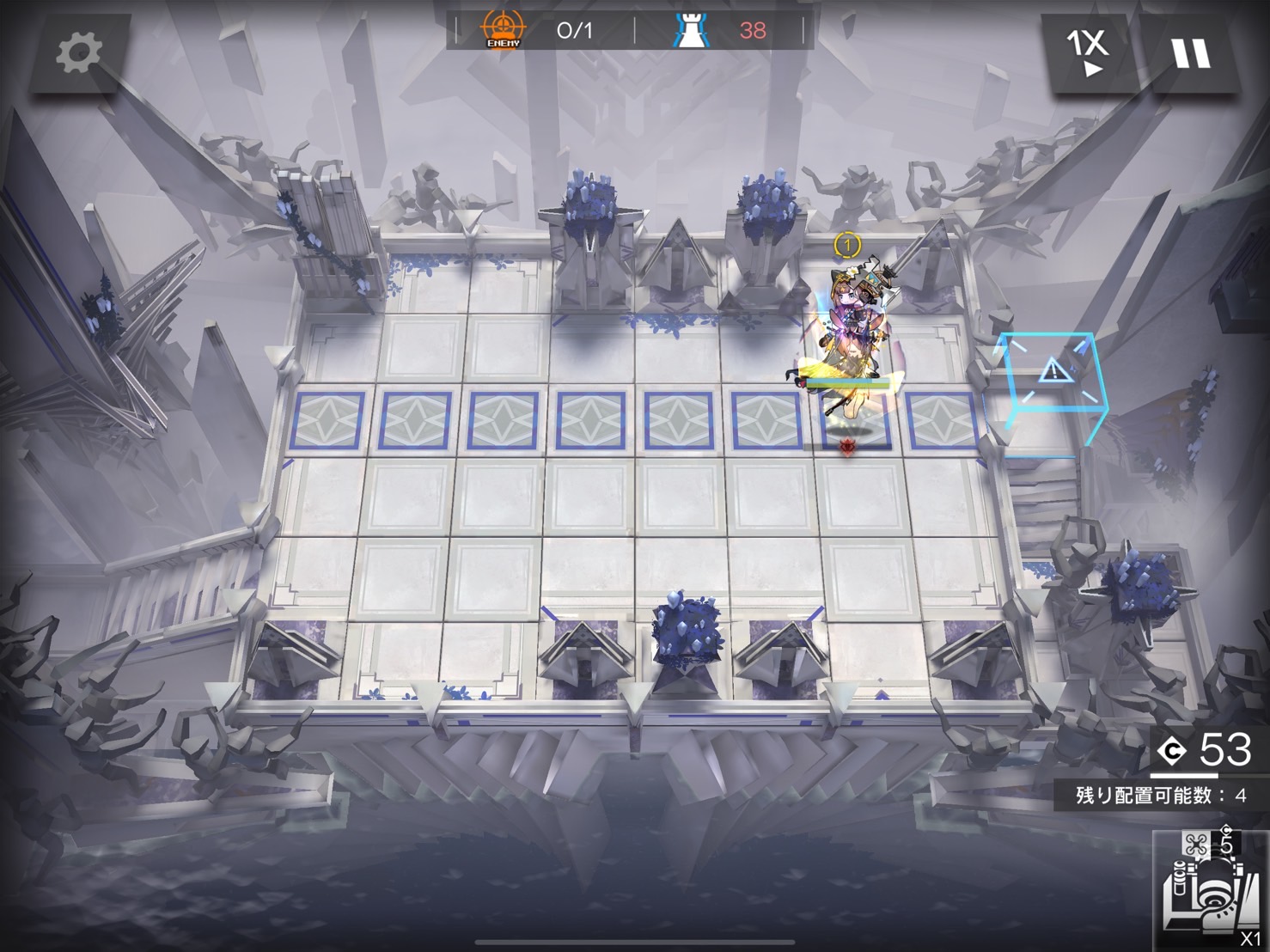Toggle the 1X game speed button
This screenshot has height=952, width=1270.
click(x=1088, y=53)
